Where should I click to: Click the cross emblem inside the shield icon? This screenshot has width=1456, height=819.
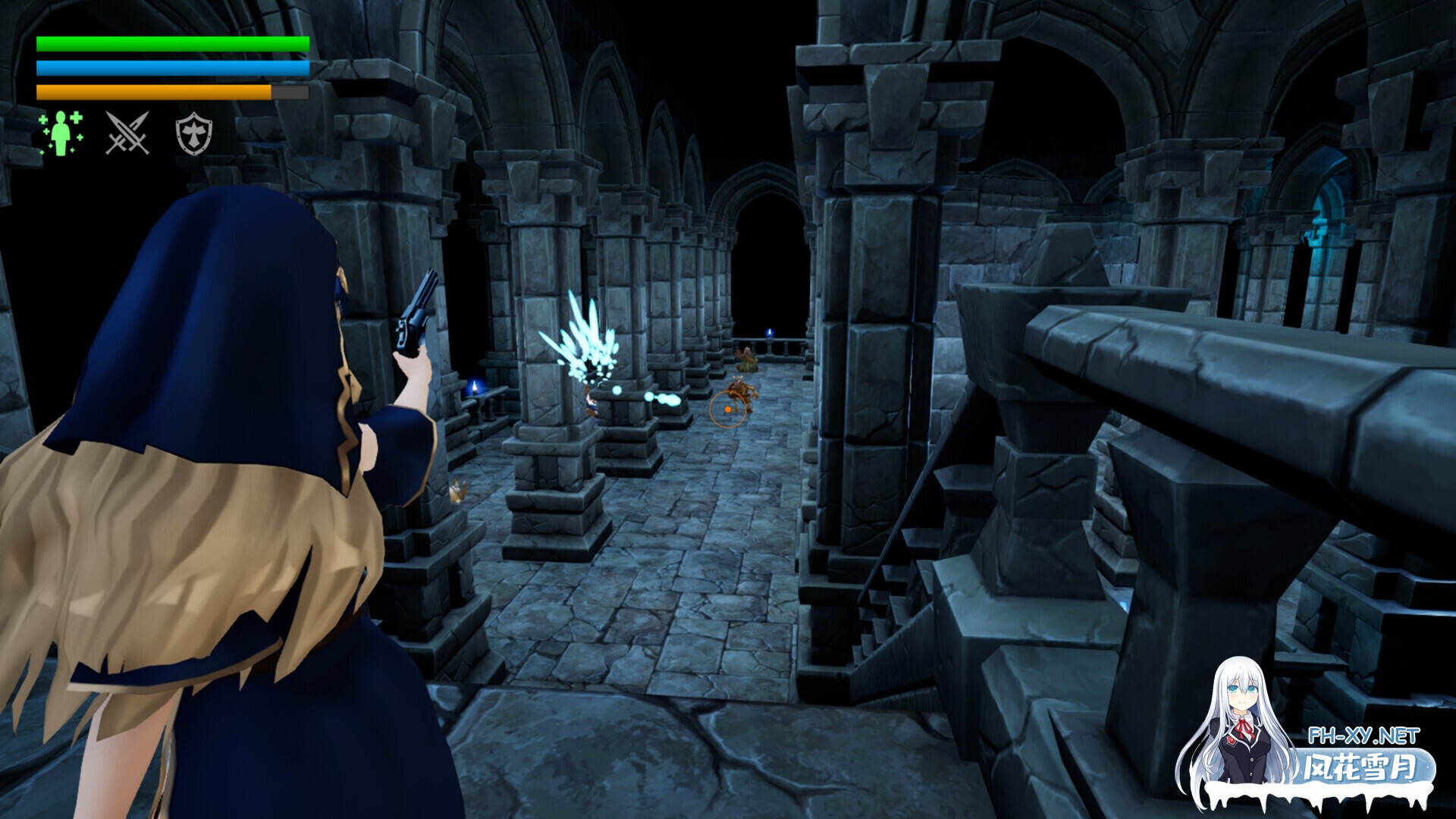[194, 135]
